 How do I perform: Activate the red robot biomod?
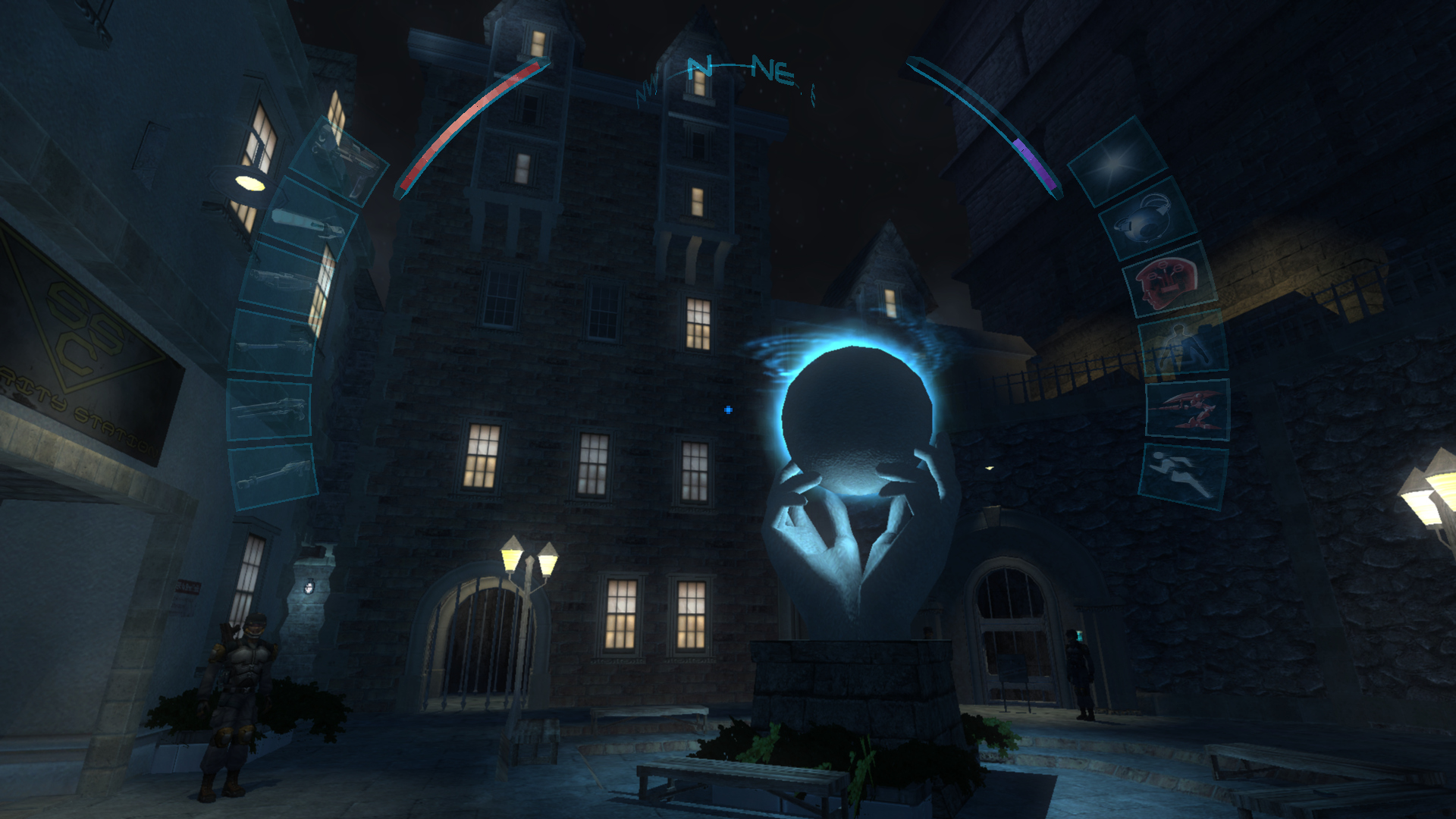(x=1187, y=408)
